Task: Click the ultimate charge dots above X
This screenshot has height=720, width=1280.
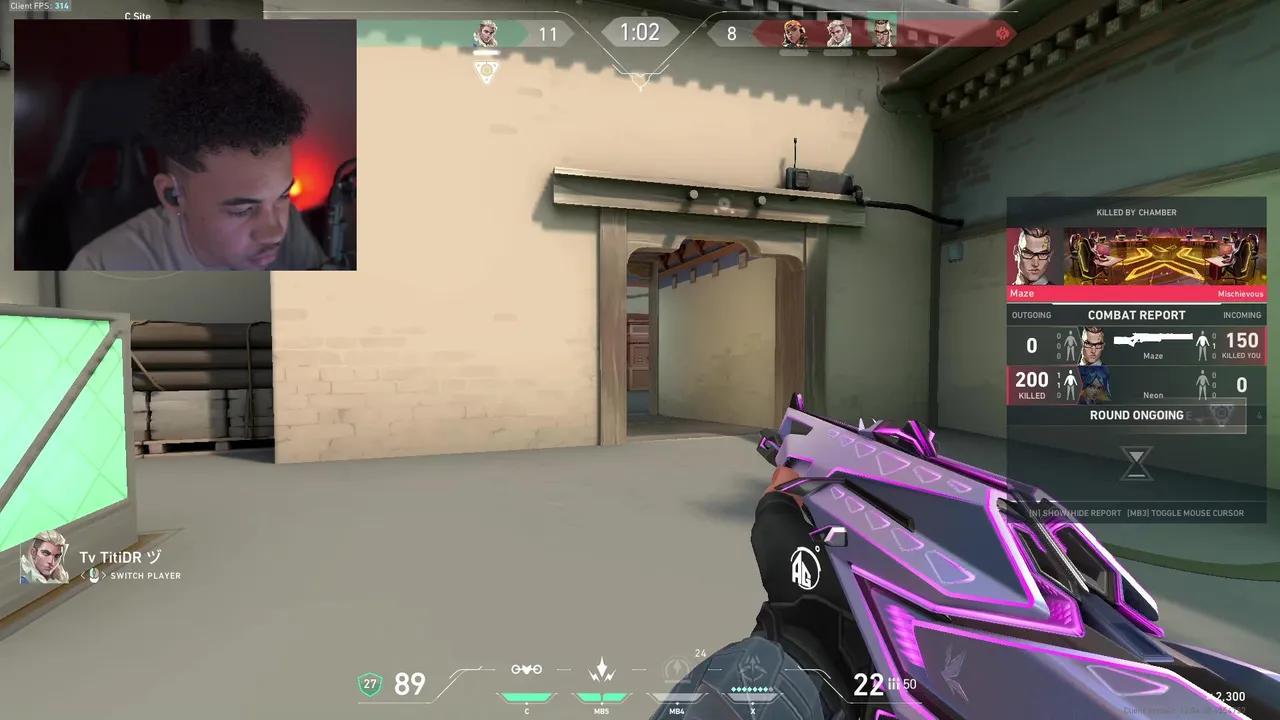Action: (751, 688)
